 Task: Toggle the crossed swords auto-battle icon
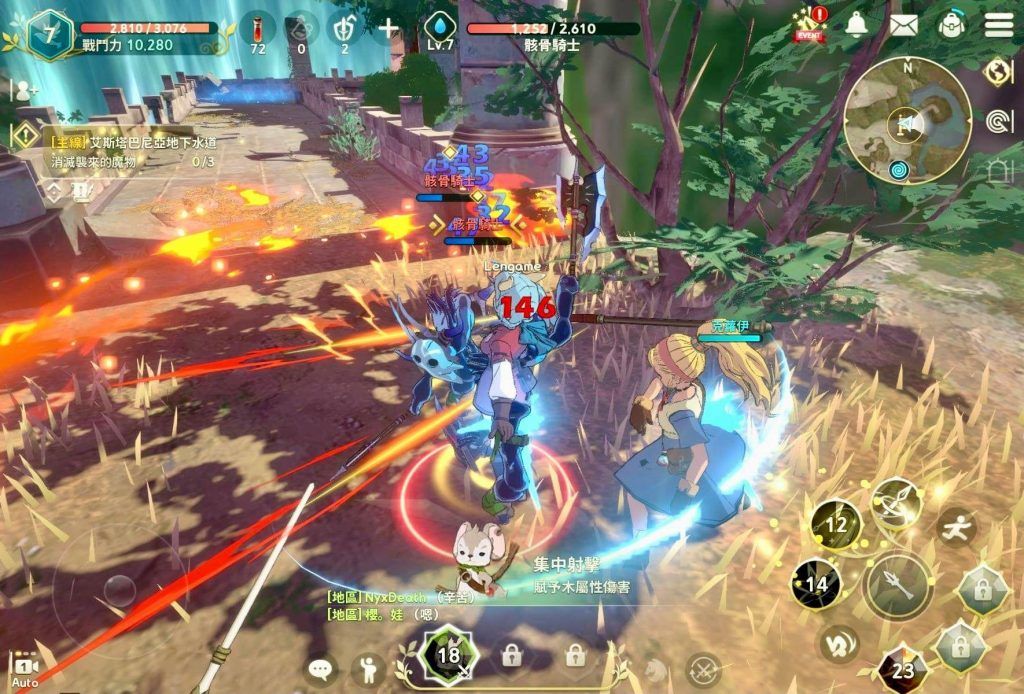point(703,669)
